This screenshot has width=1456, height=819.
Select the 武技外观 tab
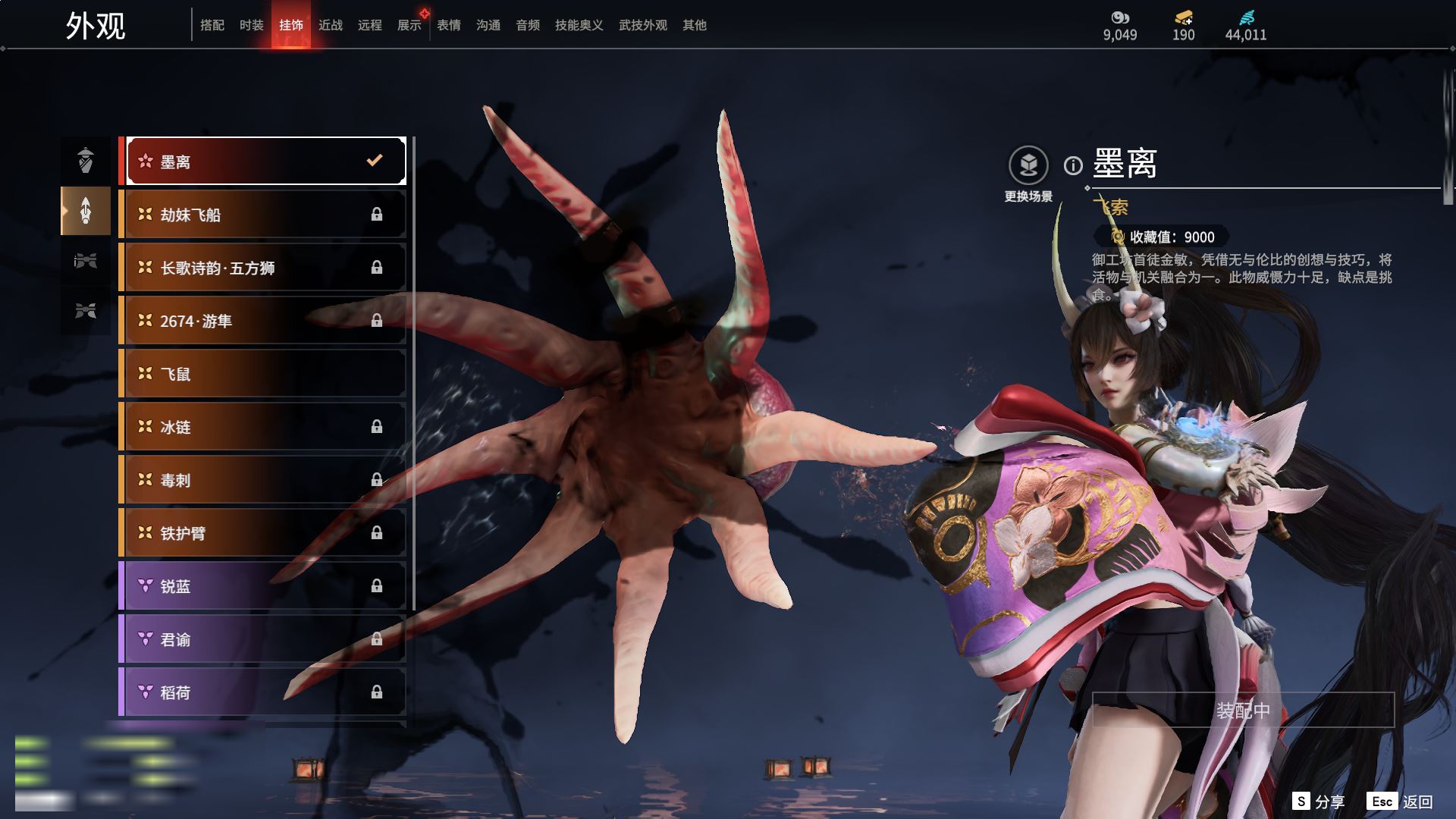[643, 25]
